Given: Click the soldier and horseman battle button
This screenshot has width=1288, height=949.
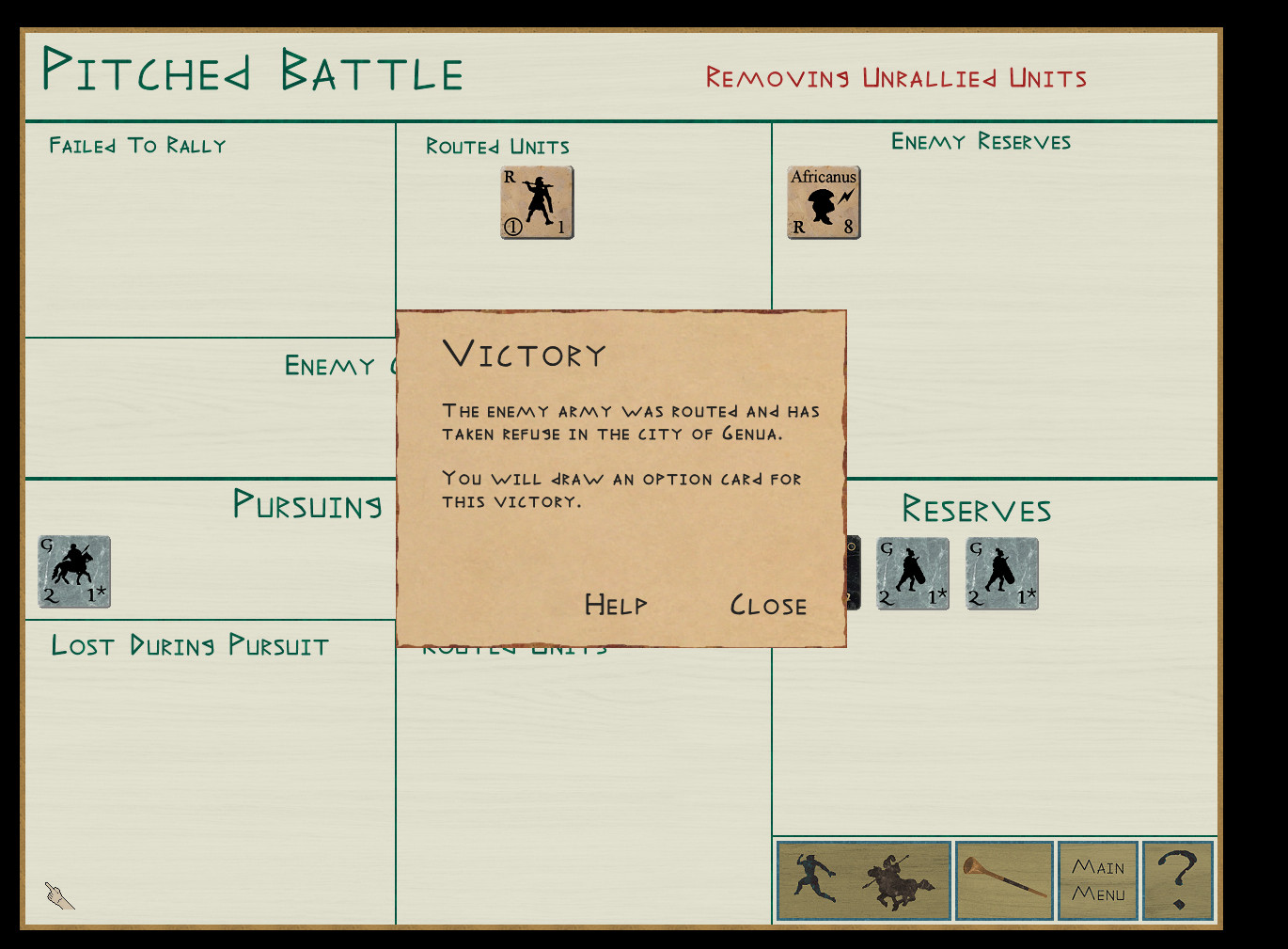Looking at the screenshot, I should [864, 880].
